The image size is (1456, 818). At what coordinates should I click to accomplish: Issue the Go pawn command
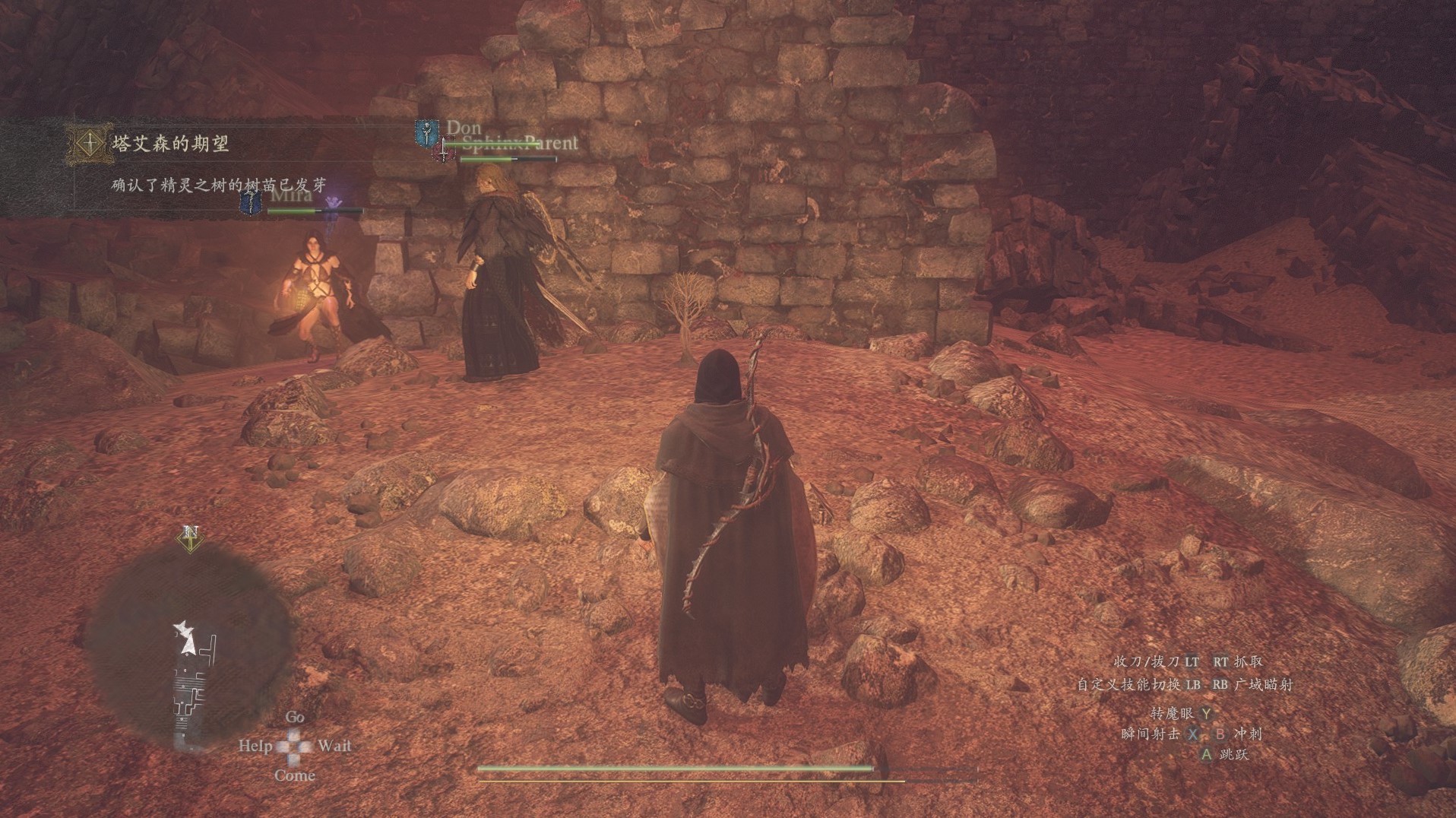pyautogui.click(x=295, y=717)
